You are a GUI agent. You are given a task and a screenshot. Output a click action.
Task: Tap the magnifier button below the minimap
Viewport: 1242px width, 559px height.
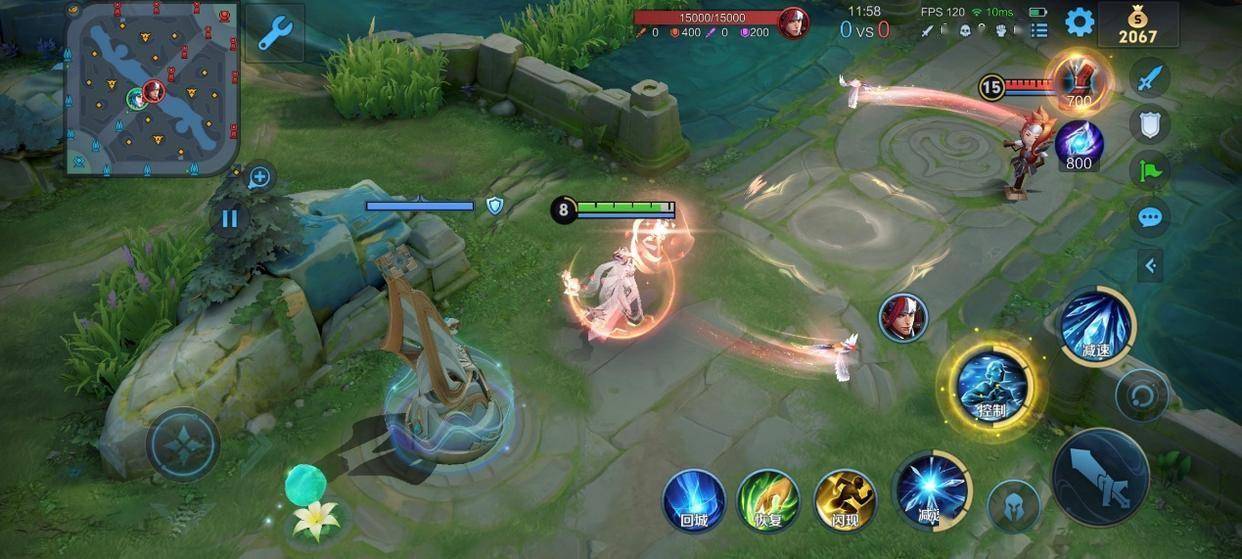pos(259,178)
